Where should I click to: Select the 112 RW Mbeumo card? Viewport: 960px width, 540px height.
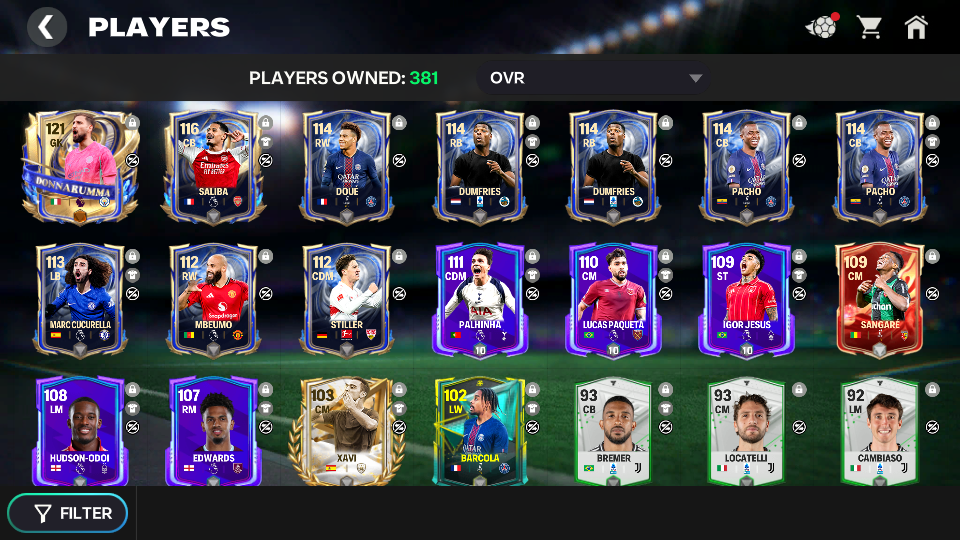(212, 299)
